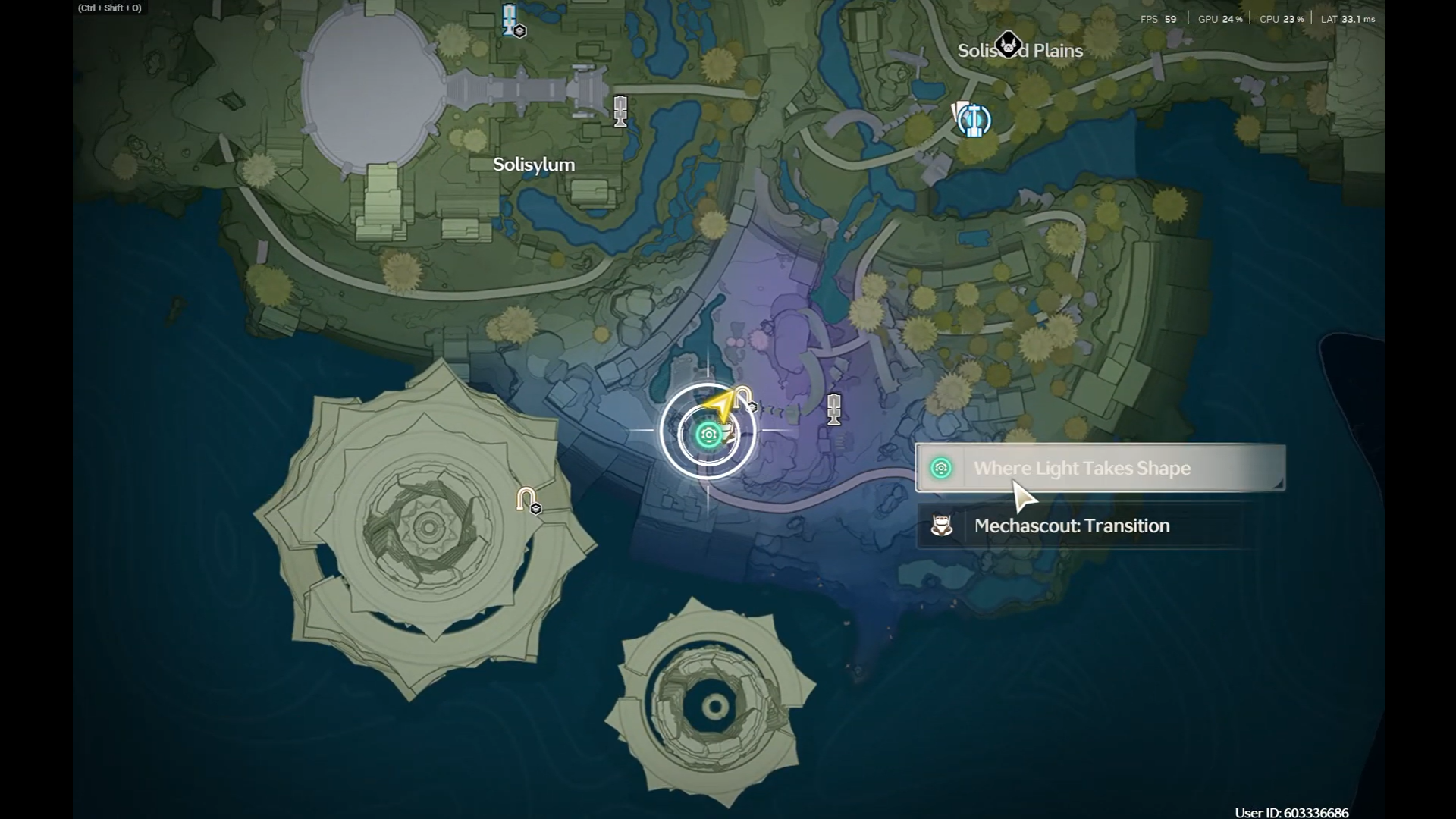The width and height of the screenshot is (1456, 819).
Task: Select the glowing blue Resonance Nexus marker
Action: (x=973, y=120)
